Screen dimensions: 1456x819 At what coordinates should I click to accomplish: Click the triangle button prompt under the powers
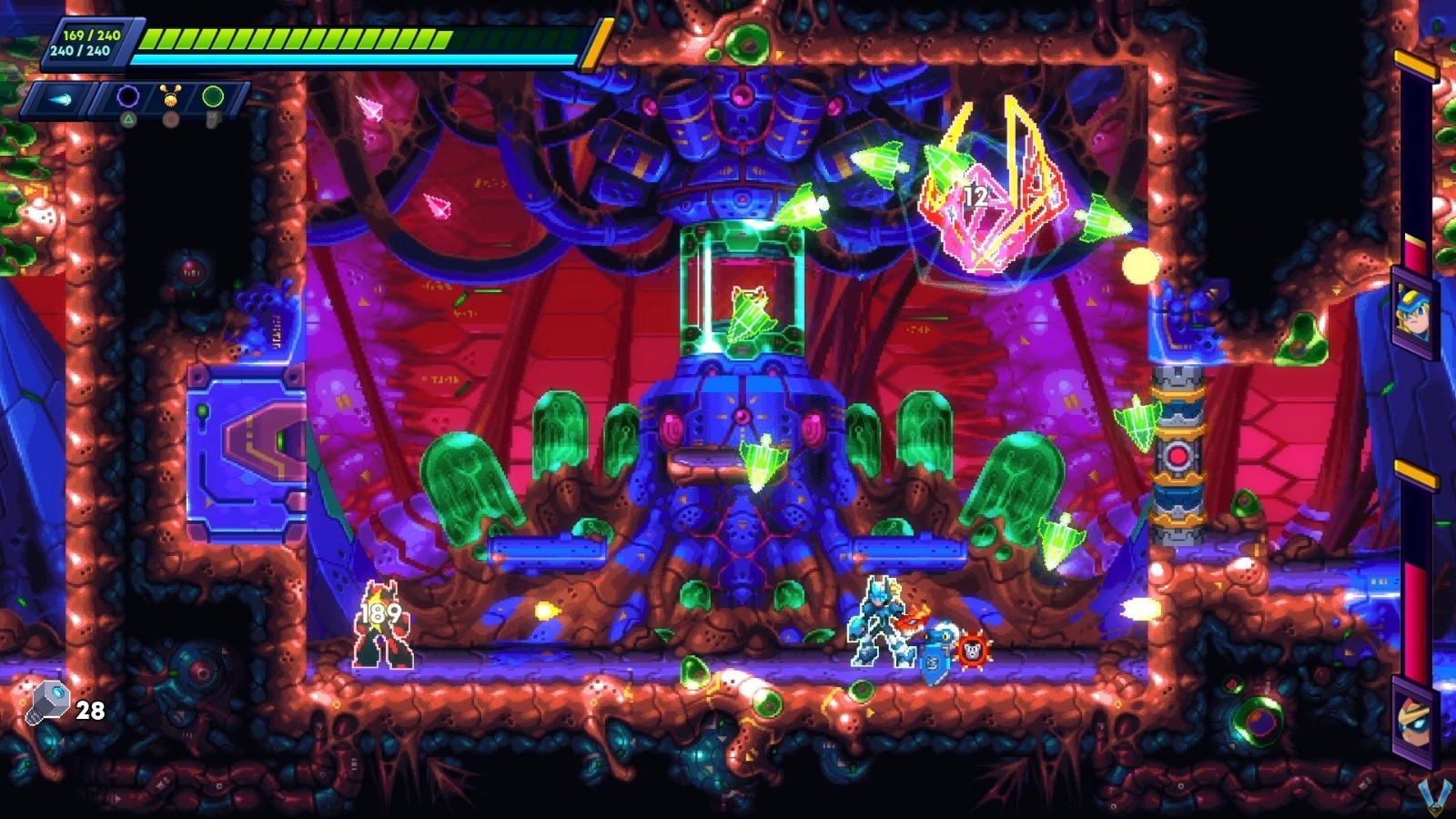pyautogui.click(x=128, y=119)
